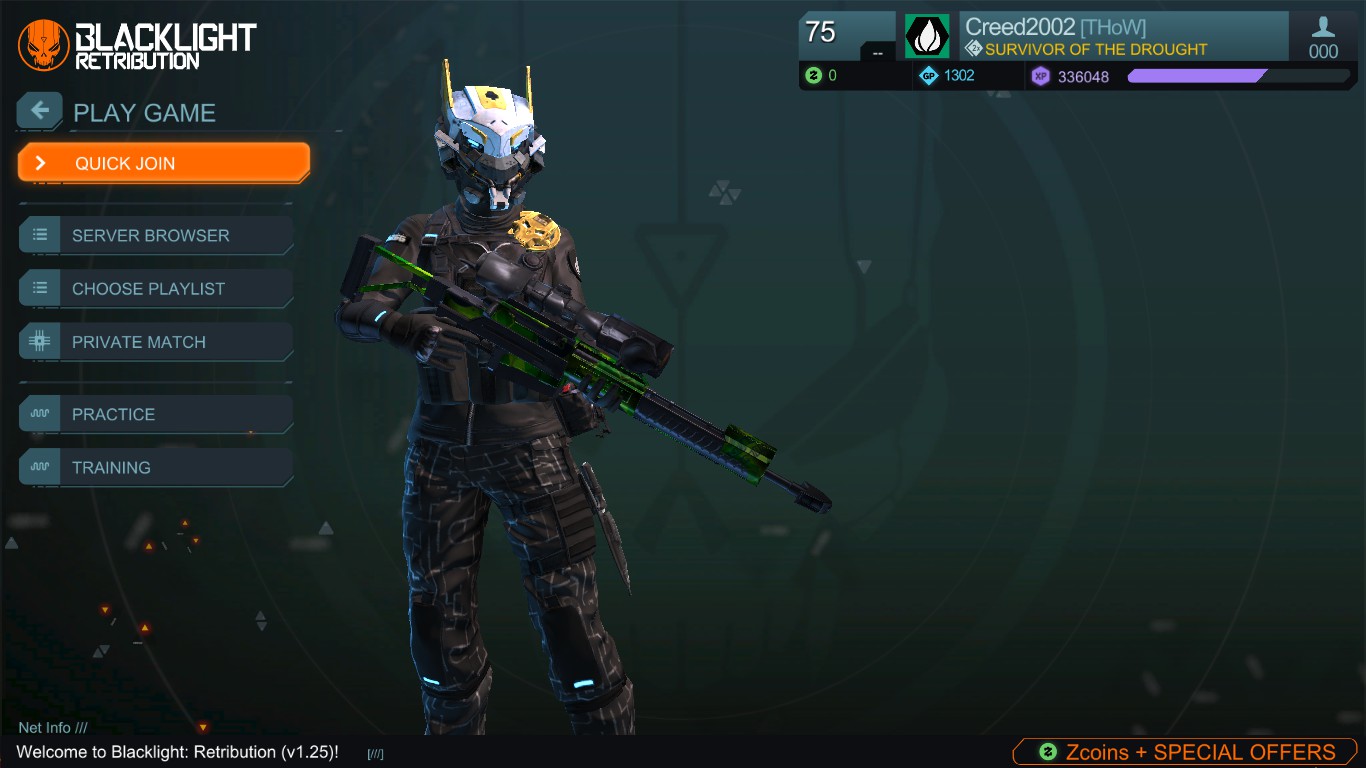Click the Practice waveform icon

pyautogui.click(x=38, y=414)
